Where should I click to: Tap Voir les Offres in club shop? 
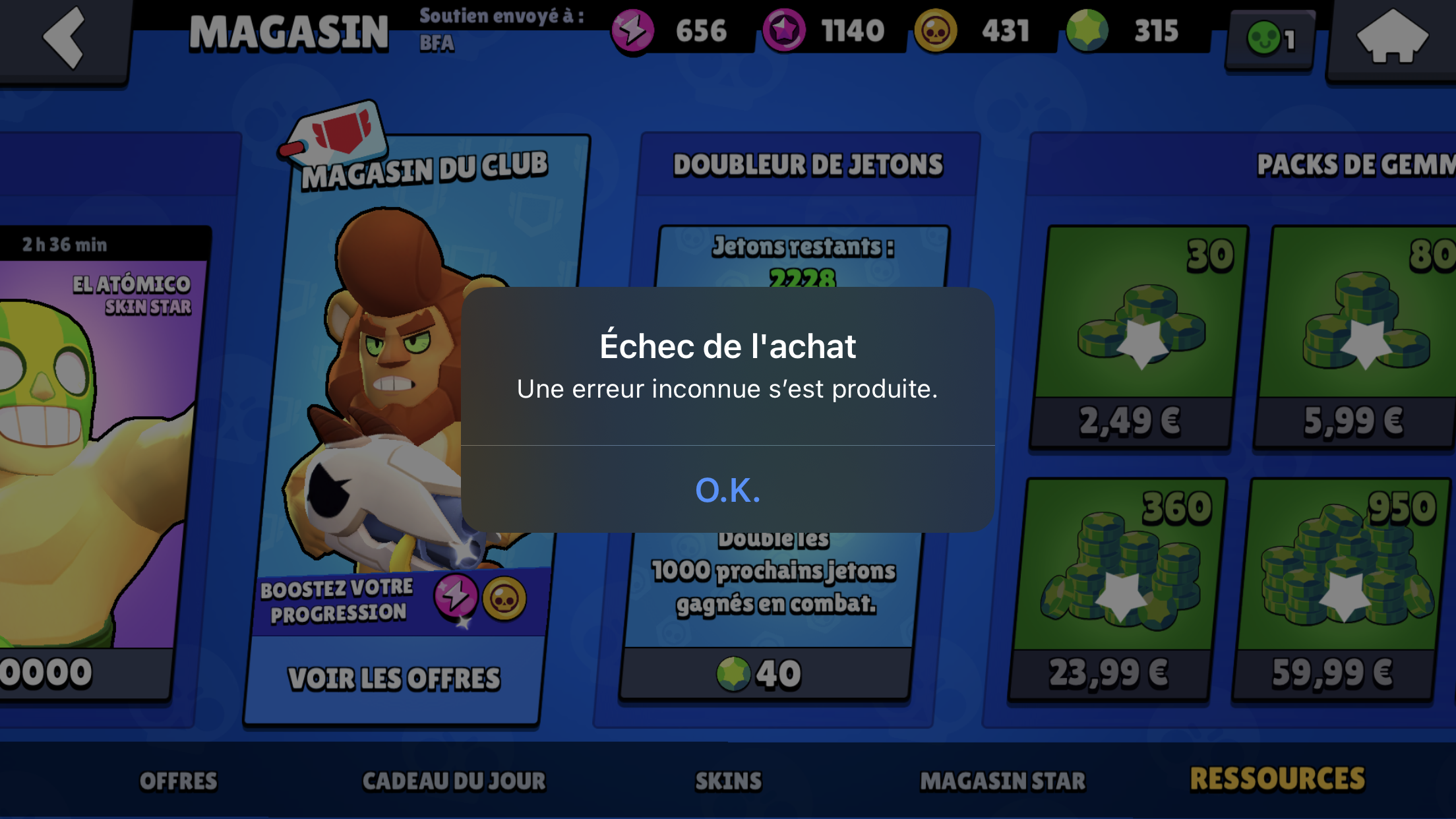[x=394, y=679]
